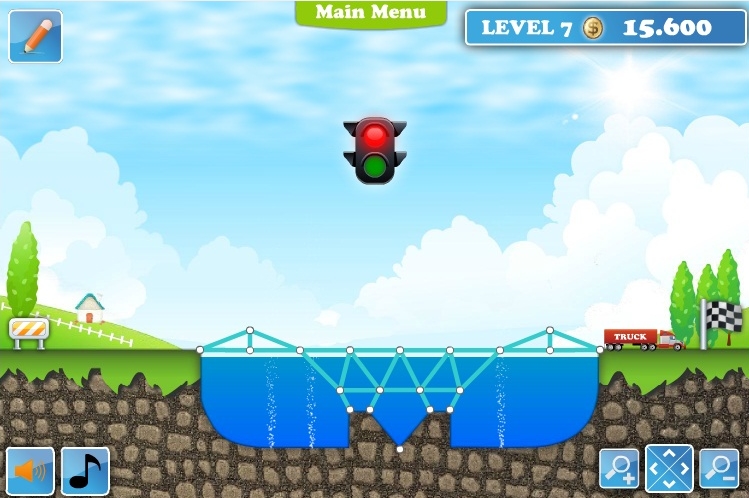Zoom in with the magnifier plus

[619, 467]
